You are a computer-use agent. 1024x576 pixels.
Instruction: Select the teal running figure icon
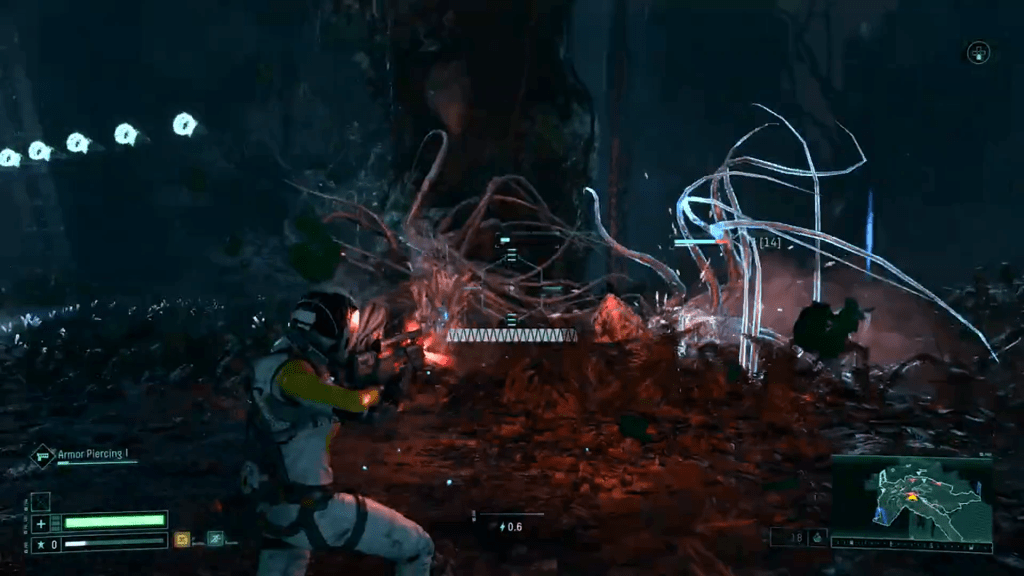click(213, 540)
